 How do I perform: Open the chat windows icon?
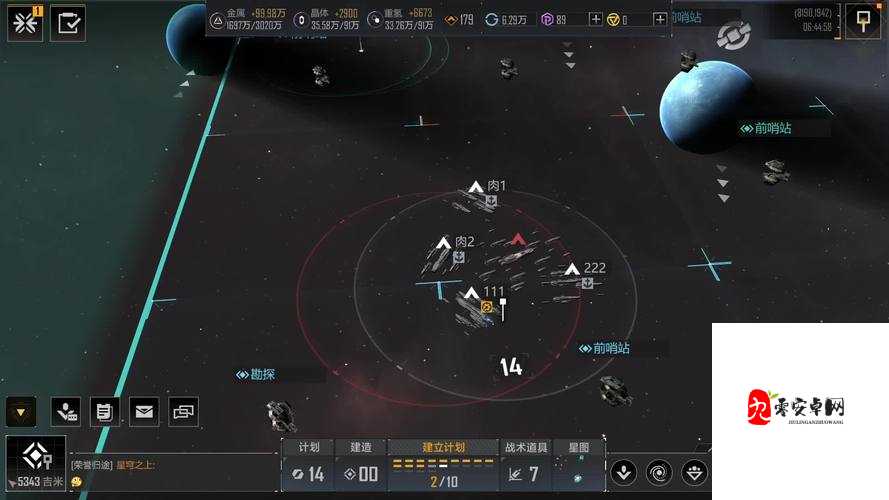pos(183,410)
